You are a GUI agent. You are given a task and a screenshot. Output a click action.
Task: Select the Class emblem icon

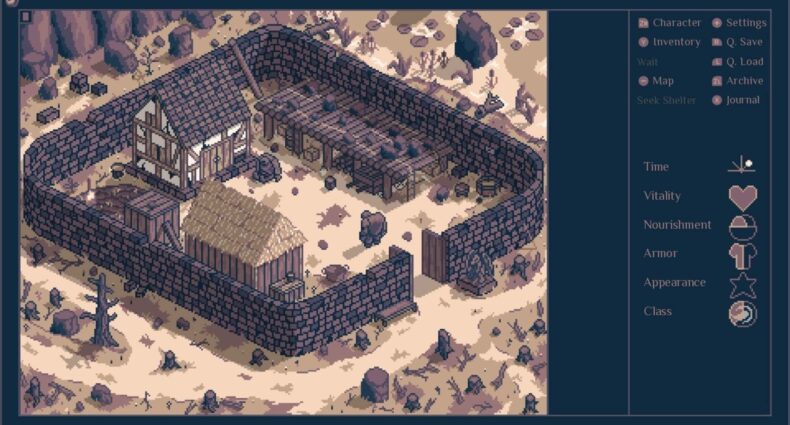click(x=742, y=313)
